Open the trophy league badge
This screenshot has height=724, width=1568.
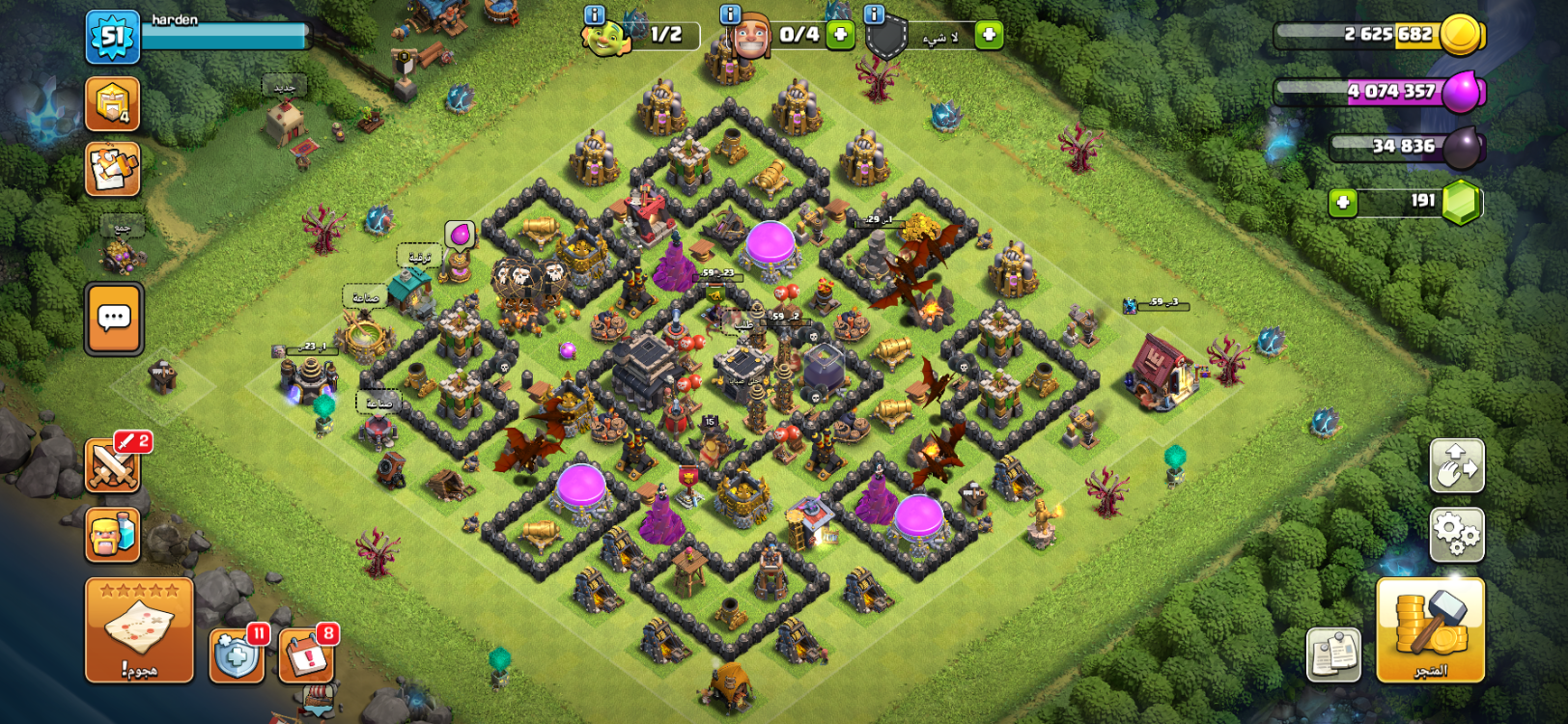[113, 103]
